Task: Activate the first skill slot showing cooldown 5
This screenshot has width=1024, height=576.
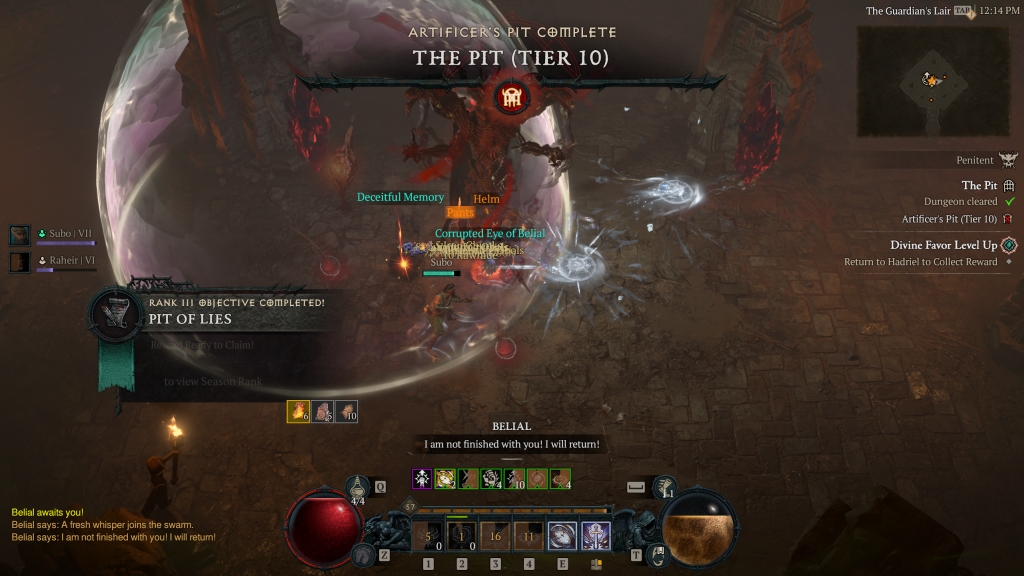Action: [428, 537]
